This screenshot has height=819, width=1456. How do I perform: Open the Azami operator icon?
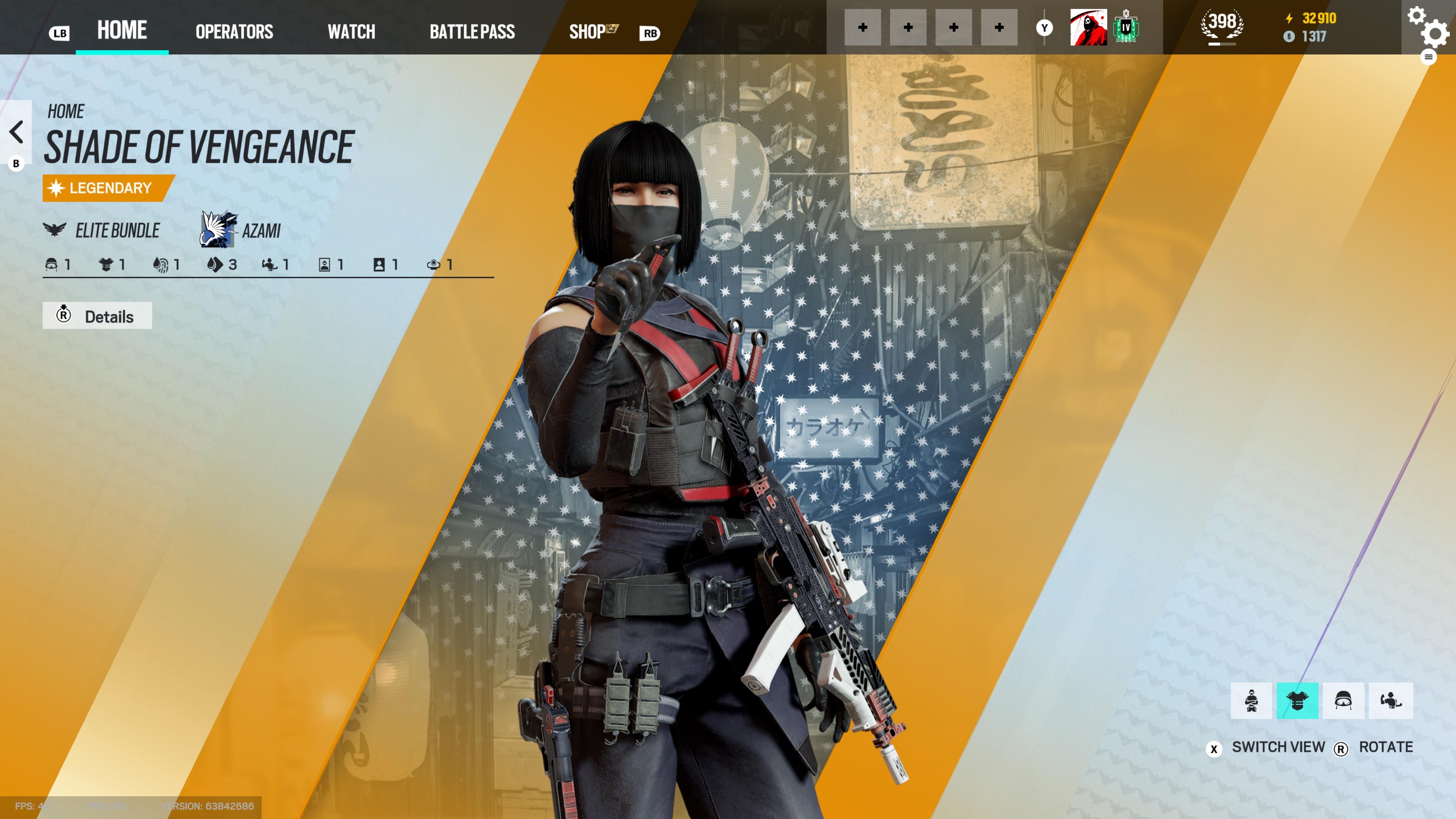pos(218,231)
